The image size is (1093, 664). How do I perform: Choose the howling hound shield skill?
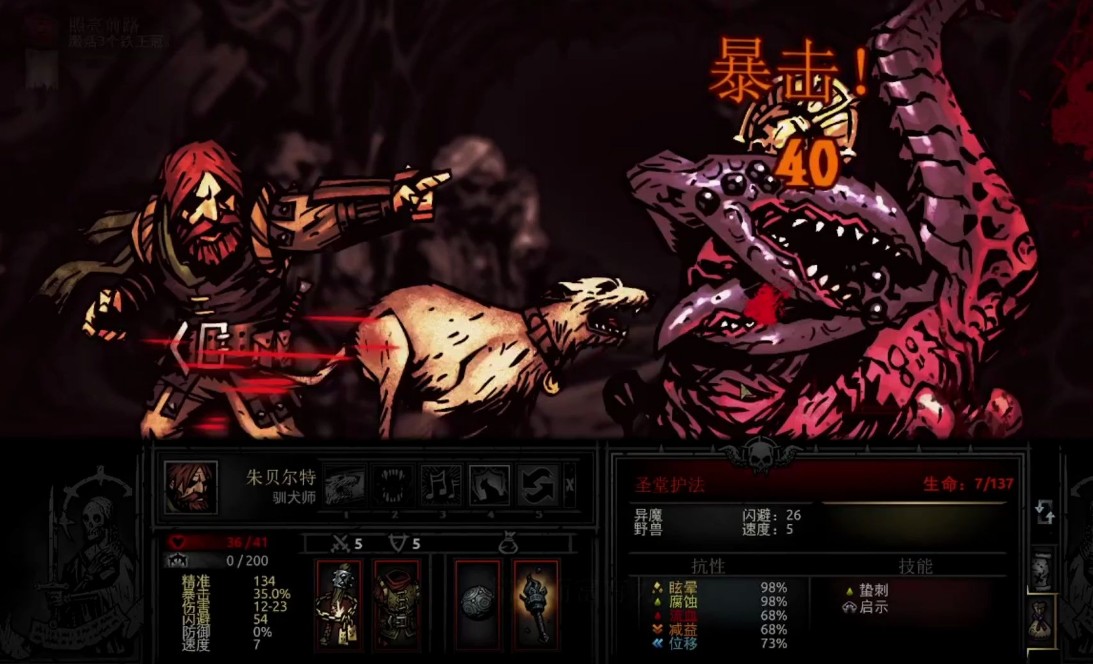(489, 485)
